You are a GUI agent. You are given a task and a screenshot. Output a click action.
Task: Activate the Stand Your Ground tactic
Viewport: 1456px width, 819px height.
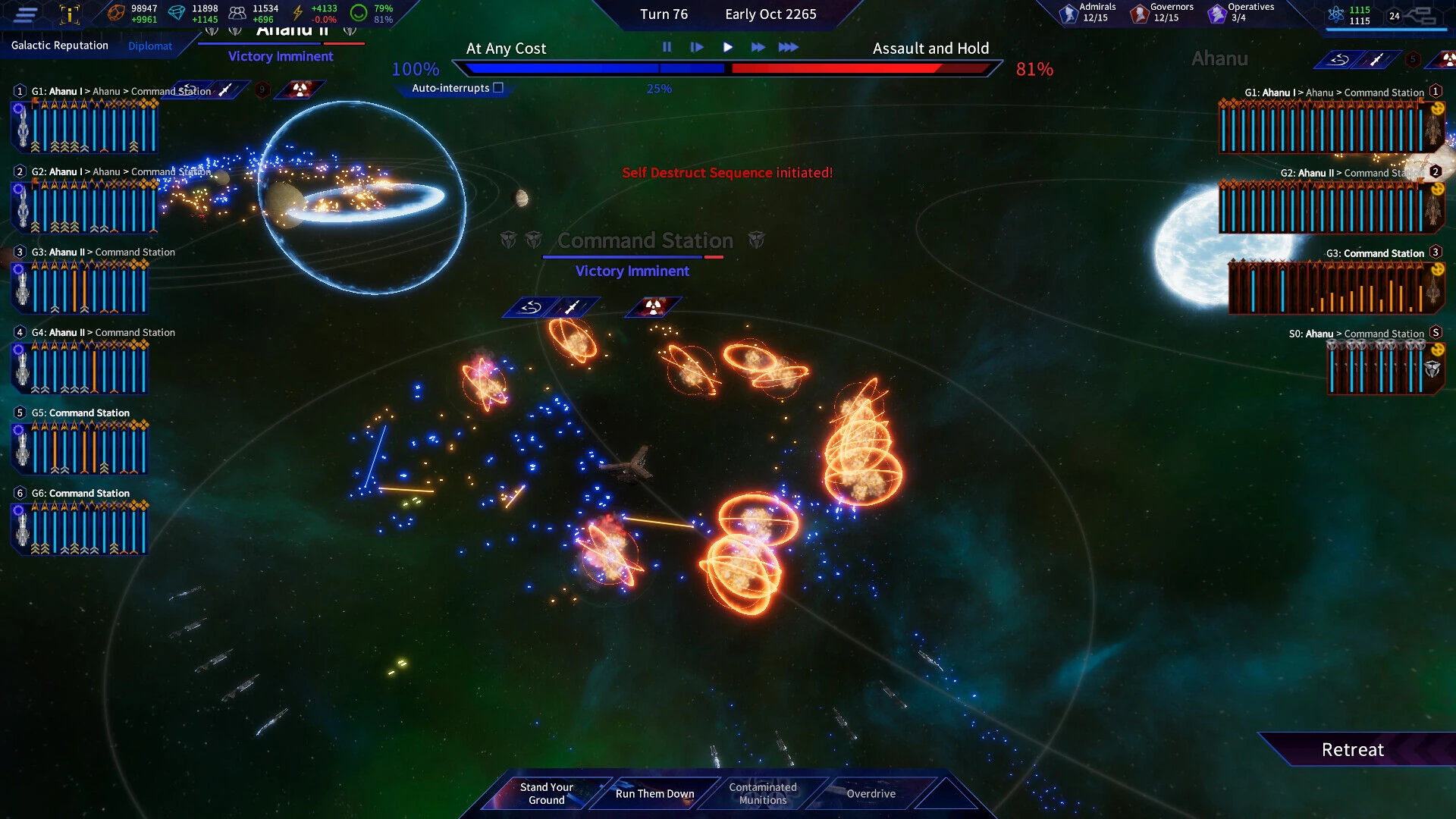546,793
